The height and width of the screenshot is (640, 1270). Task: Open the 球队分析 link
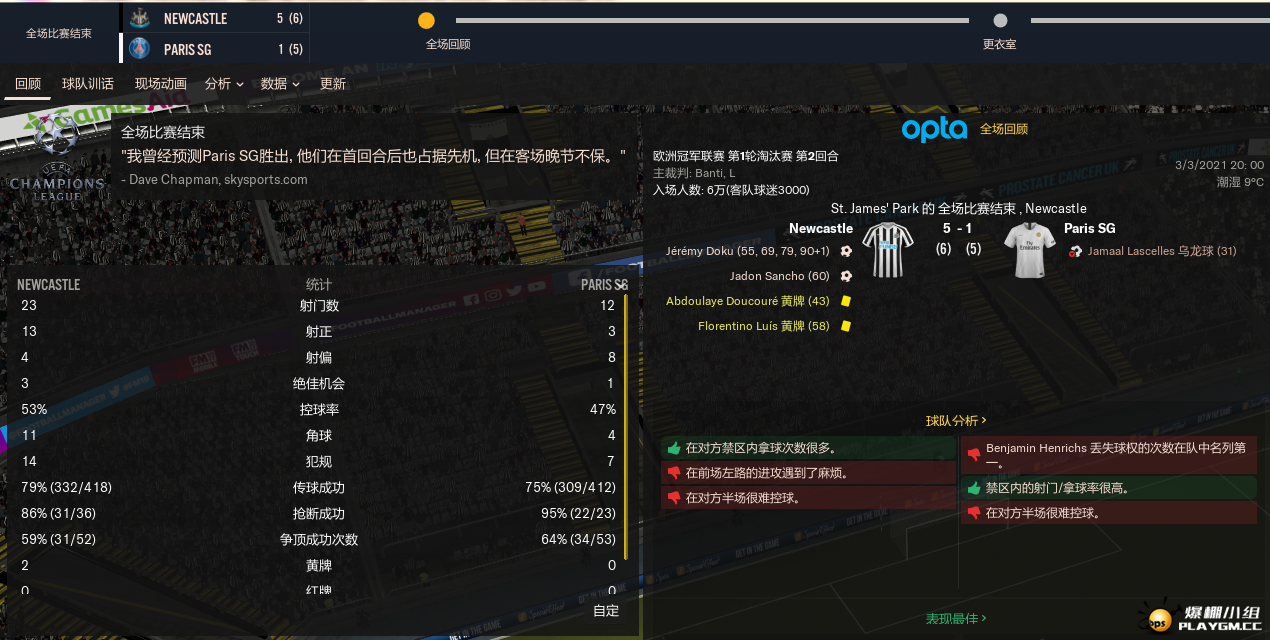point(956,421)
